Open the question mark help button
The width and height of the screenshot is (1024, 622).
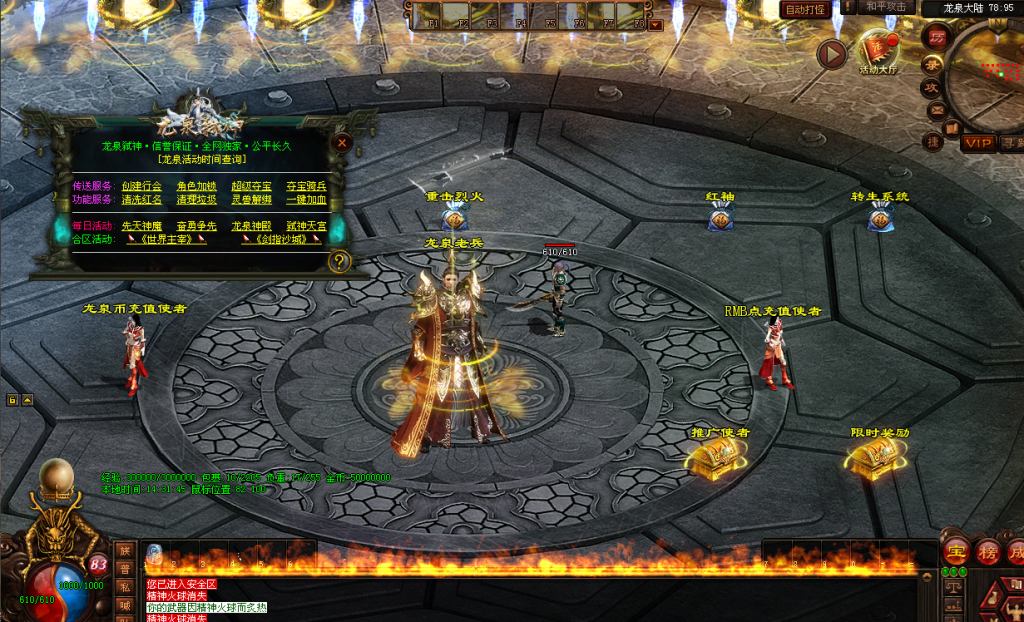tap(340, 262)
